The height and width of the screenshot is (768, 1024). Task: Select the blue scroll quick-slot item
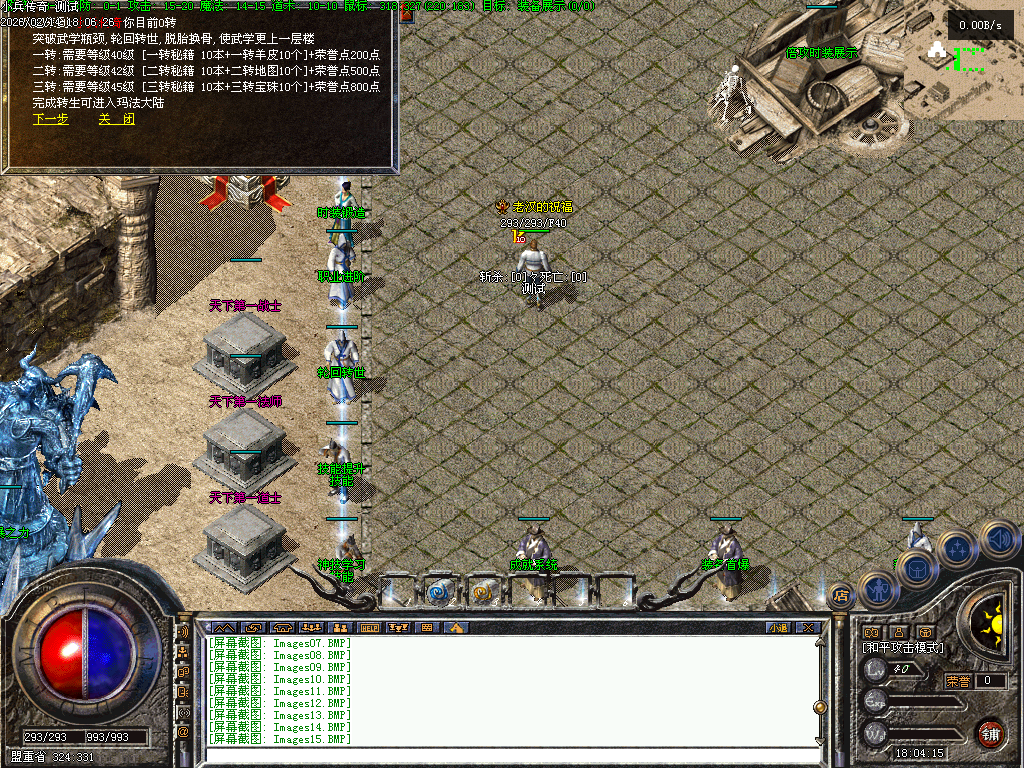point(439,592)
